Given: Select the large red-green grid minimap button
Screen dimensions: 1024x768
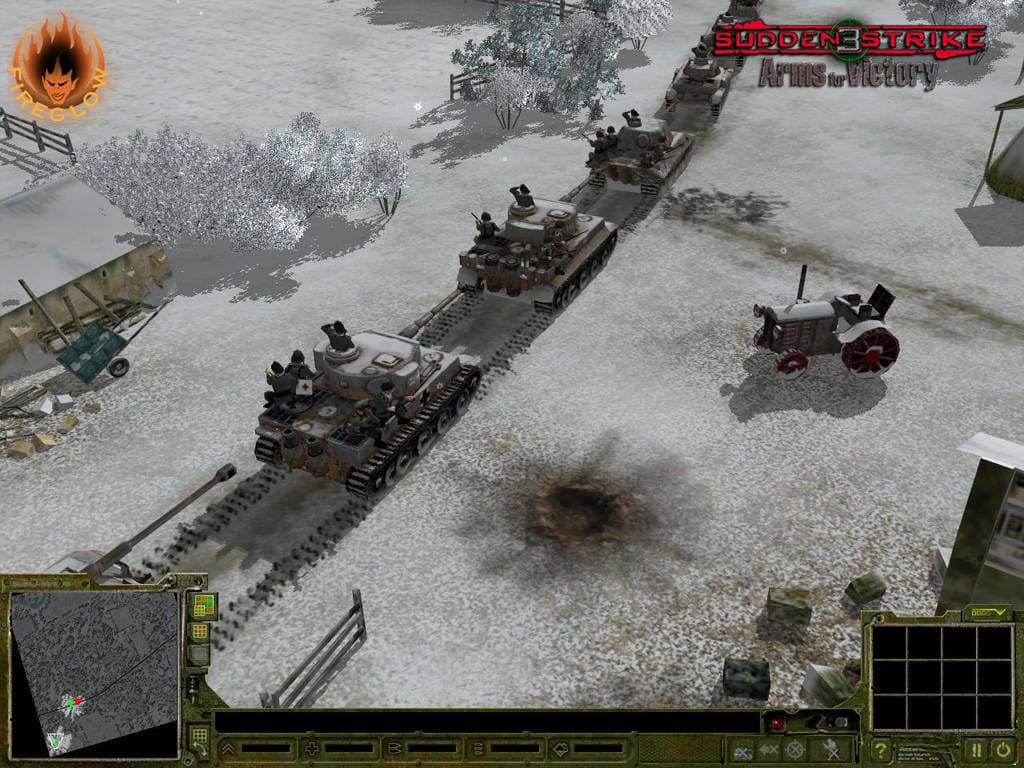Looking at the screenshot, I should [x=201, y=605].
